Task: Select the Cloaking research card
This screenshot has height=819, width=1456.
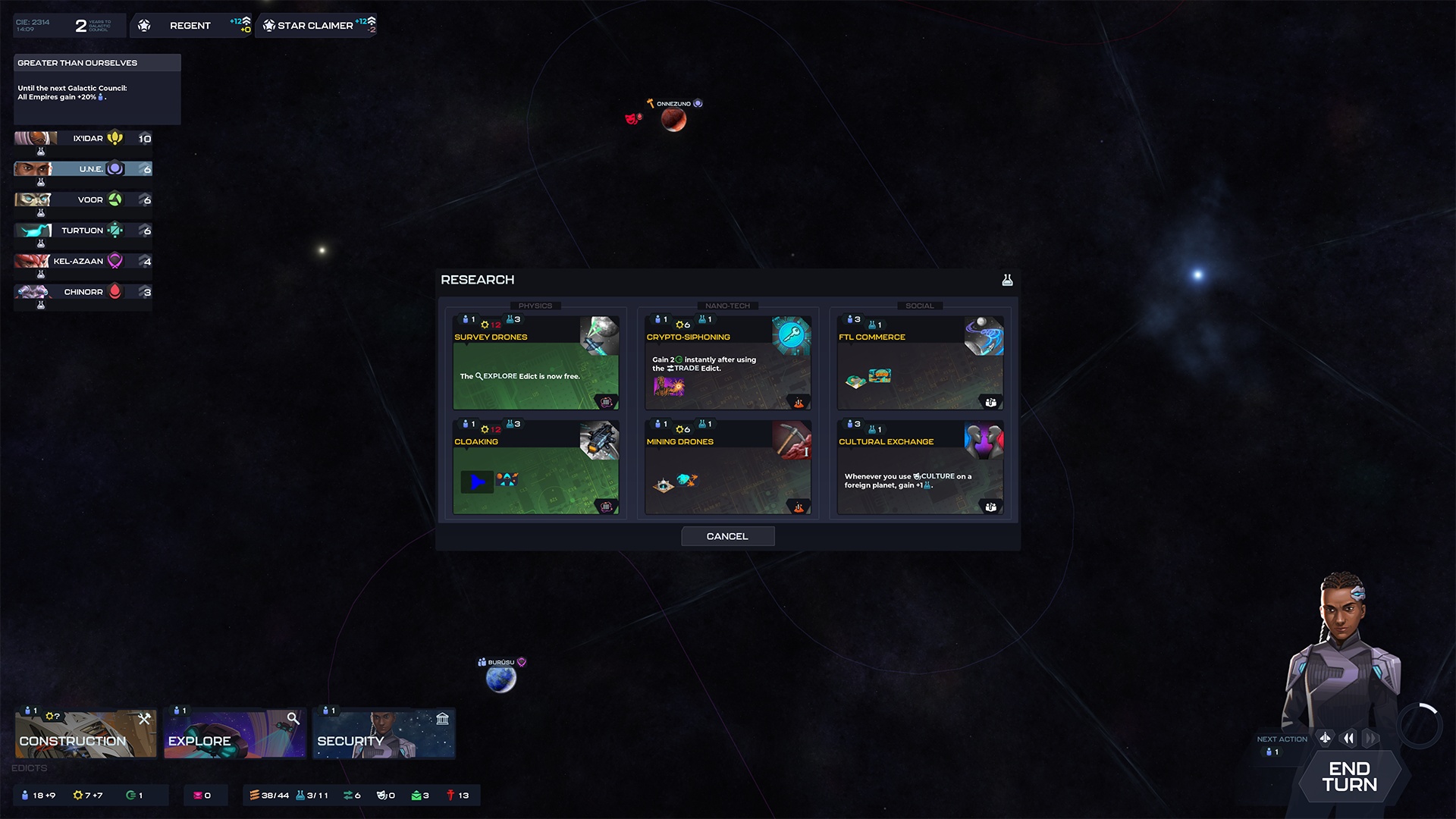Action: 535,467
